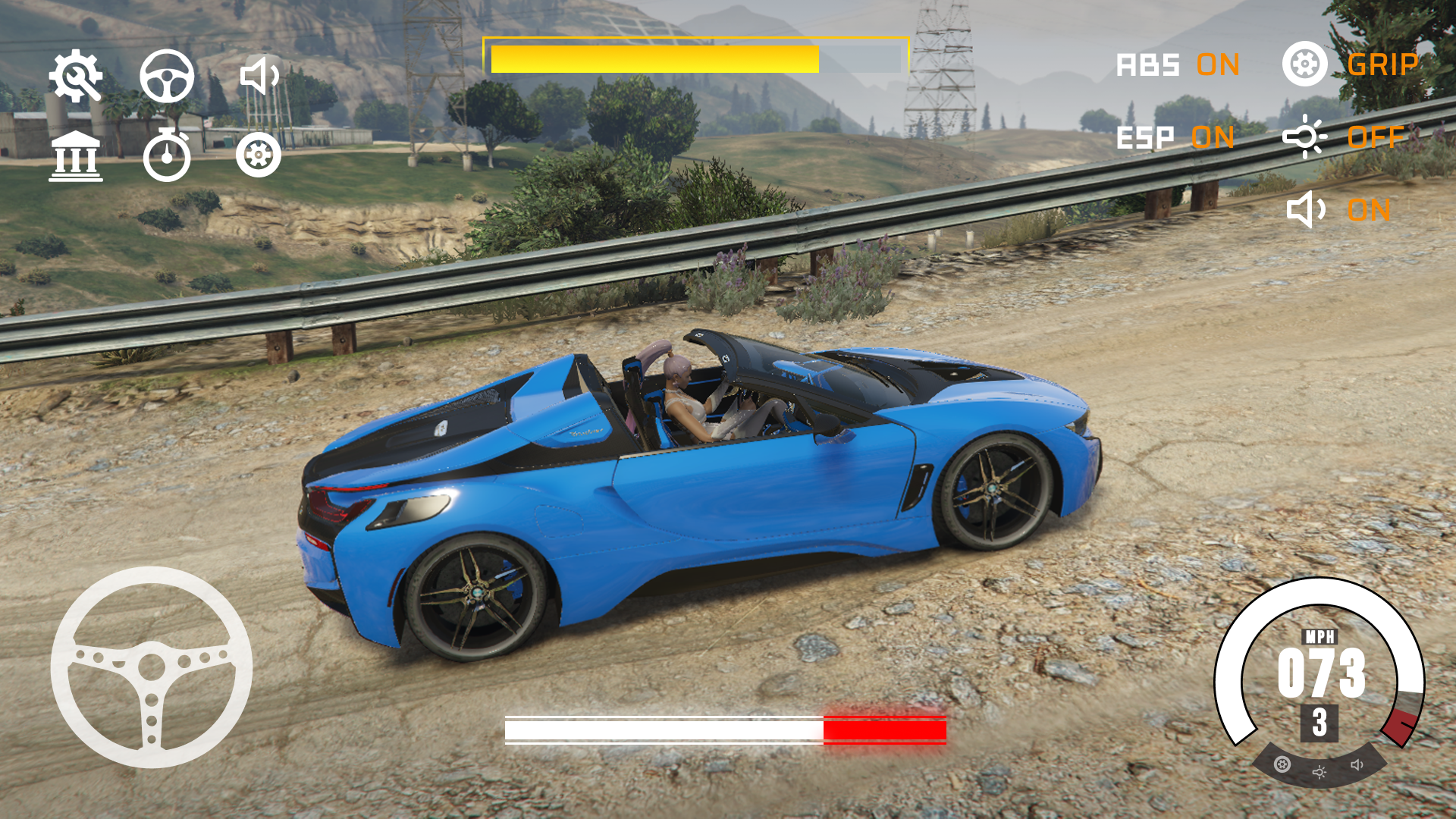Click the large steering wheel control

pos(152,667)
